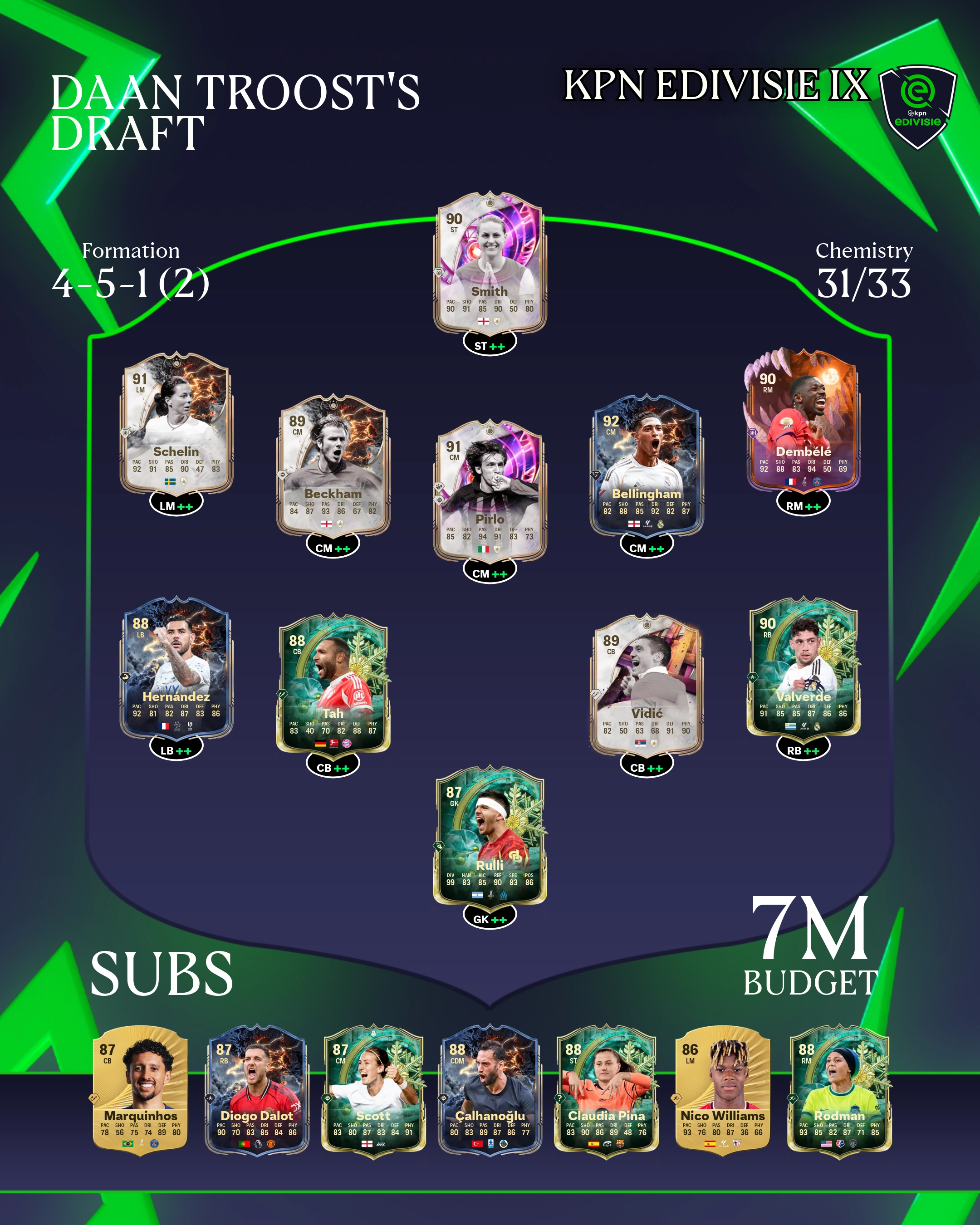The width and height of the screenshot is (980, 1225).
Task: Select the Rodman substitute card
Action: coord(839,1091)
